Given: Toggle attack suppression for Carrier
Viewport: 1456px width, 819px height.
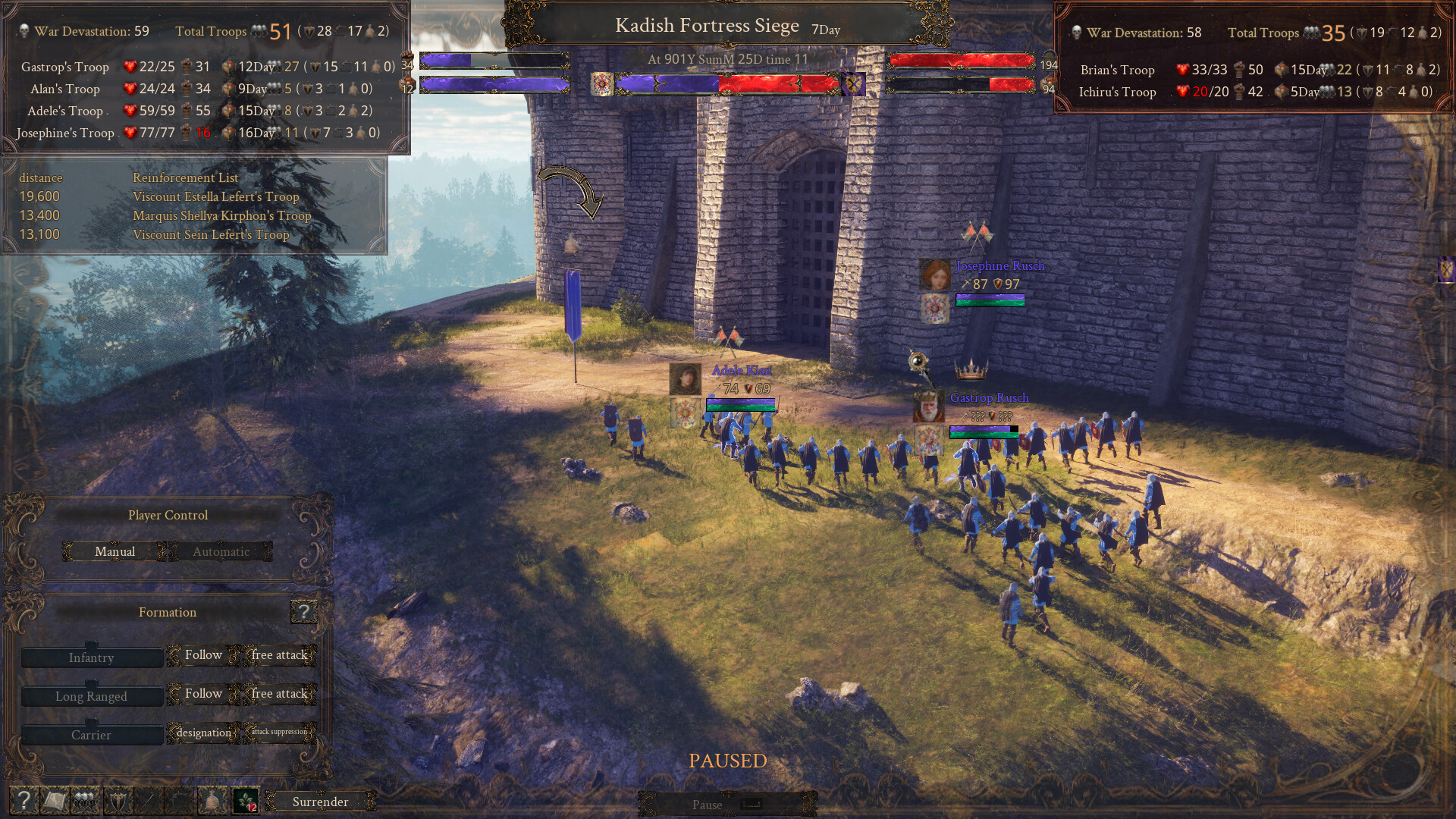Looking at the screenshot, I should (x=279, y=733).
